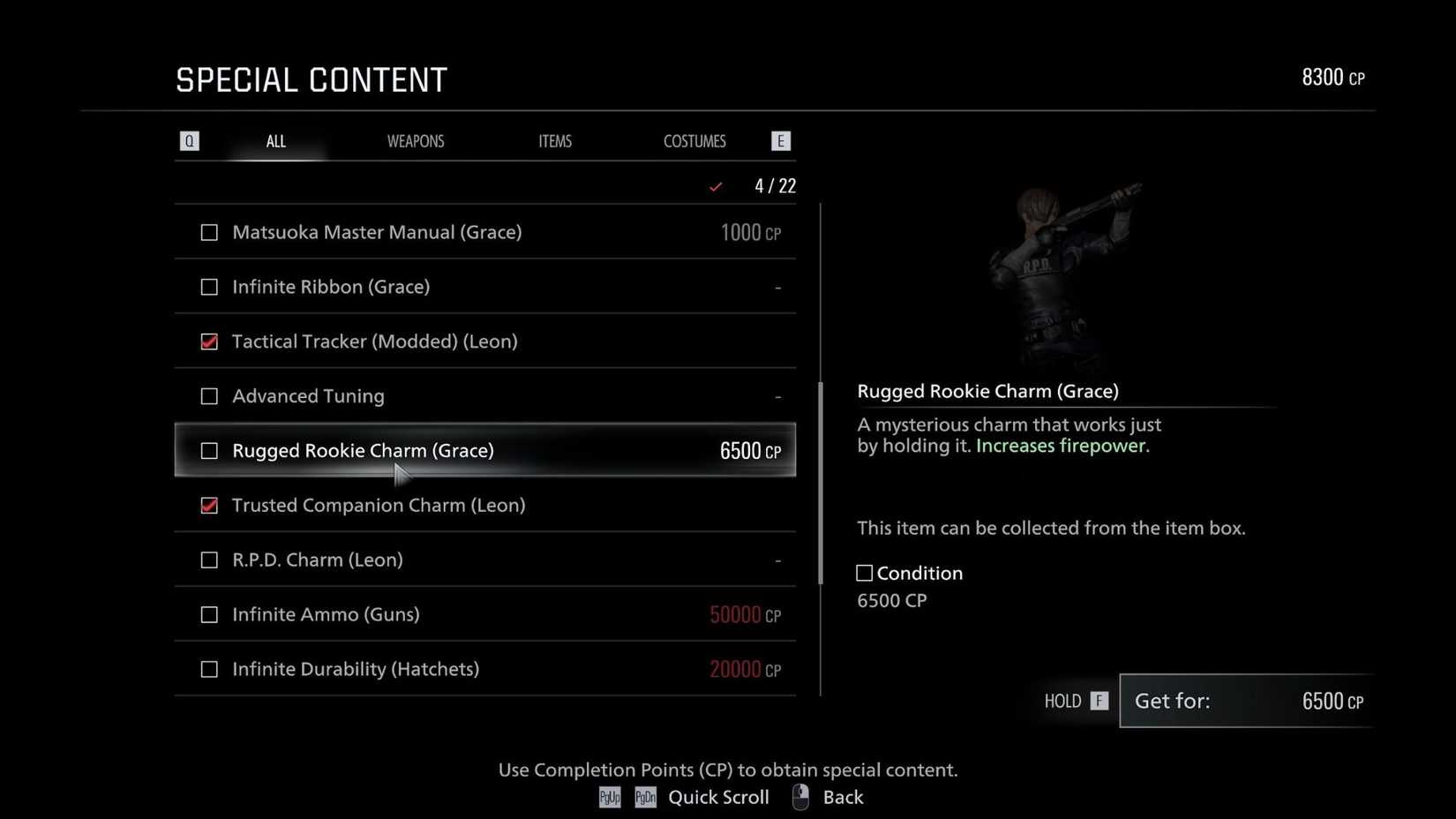Check the Rugged Rookie Charm checkbox
The width and height of the screenshot is (1456, 819).
[x=209, y=451]
